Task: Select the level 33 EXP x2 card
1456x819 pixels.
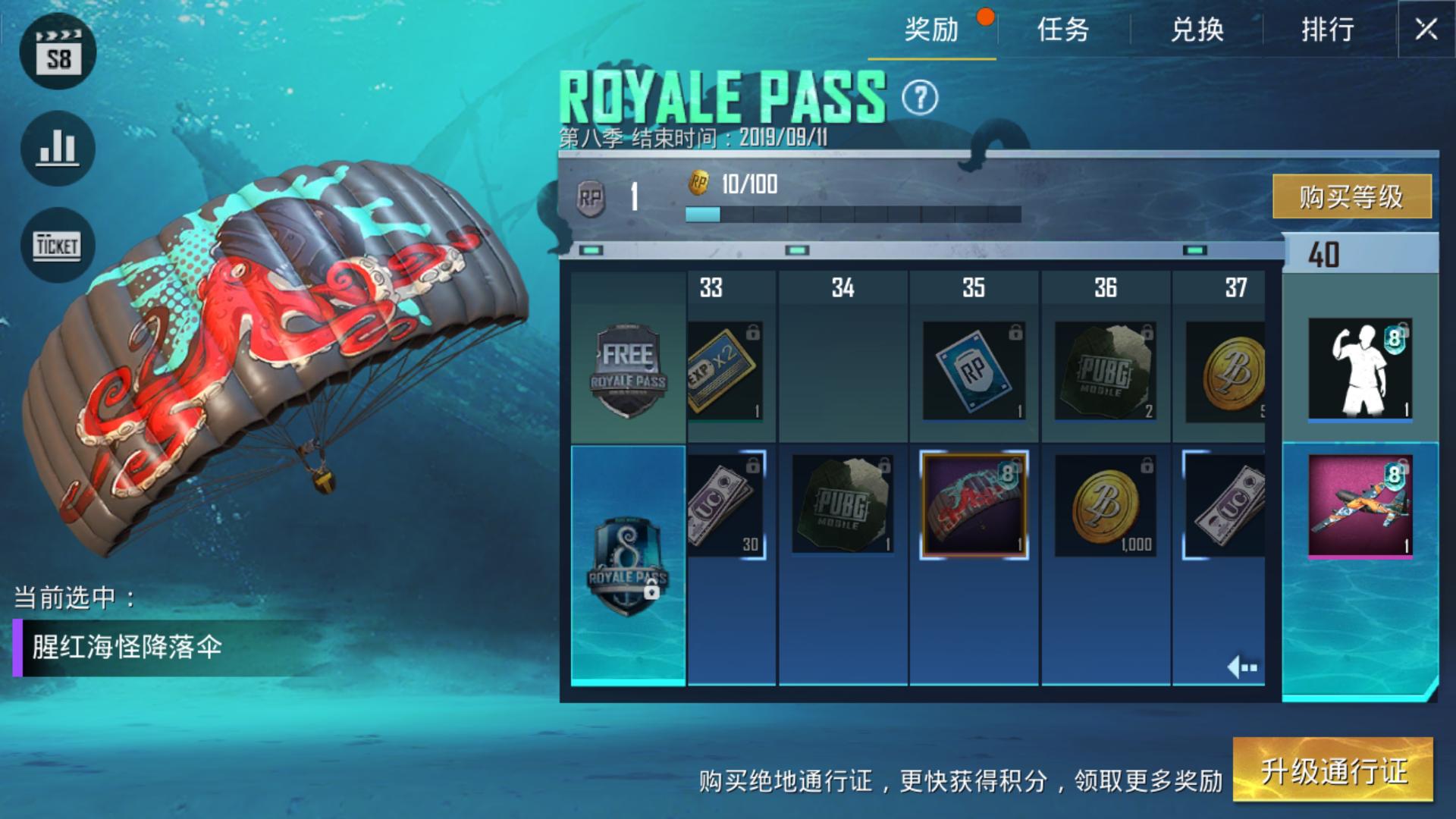Action: tap(724, 371)
